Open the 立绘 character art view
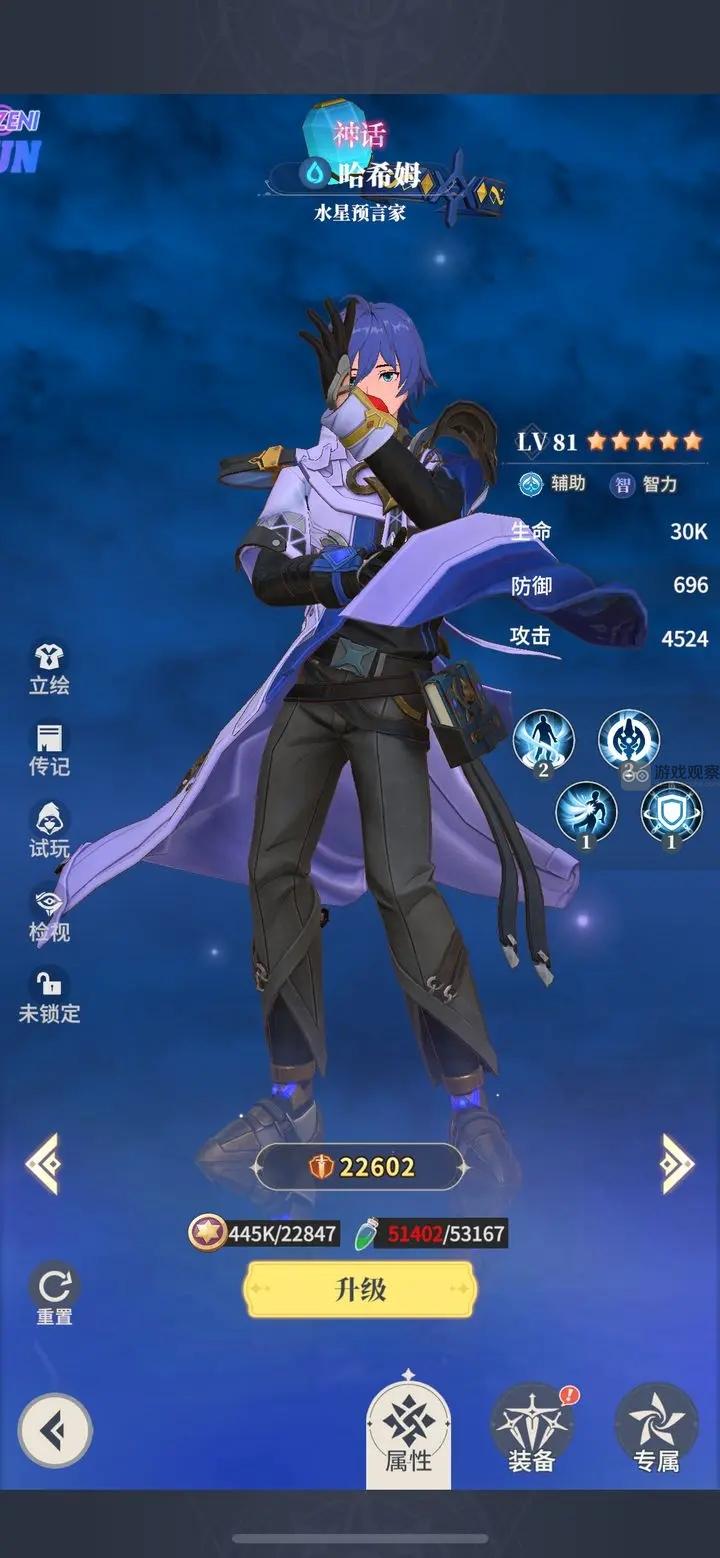This screenshot has width=720, height=1558. pyautogui.click(x=49, y=669)
